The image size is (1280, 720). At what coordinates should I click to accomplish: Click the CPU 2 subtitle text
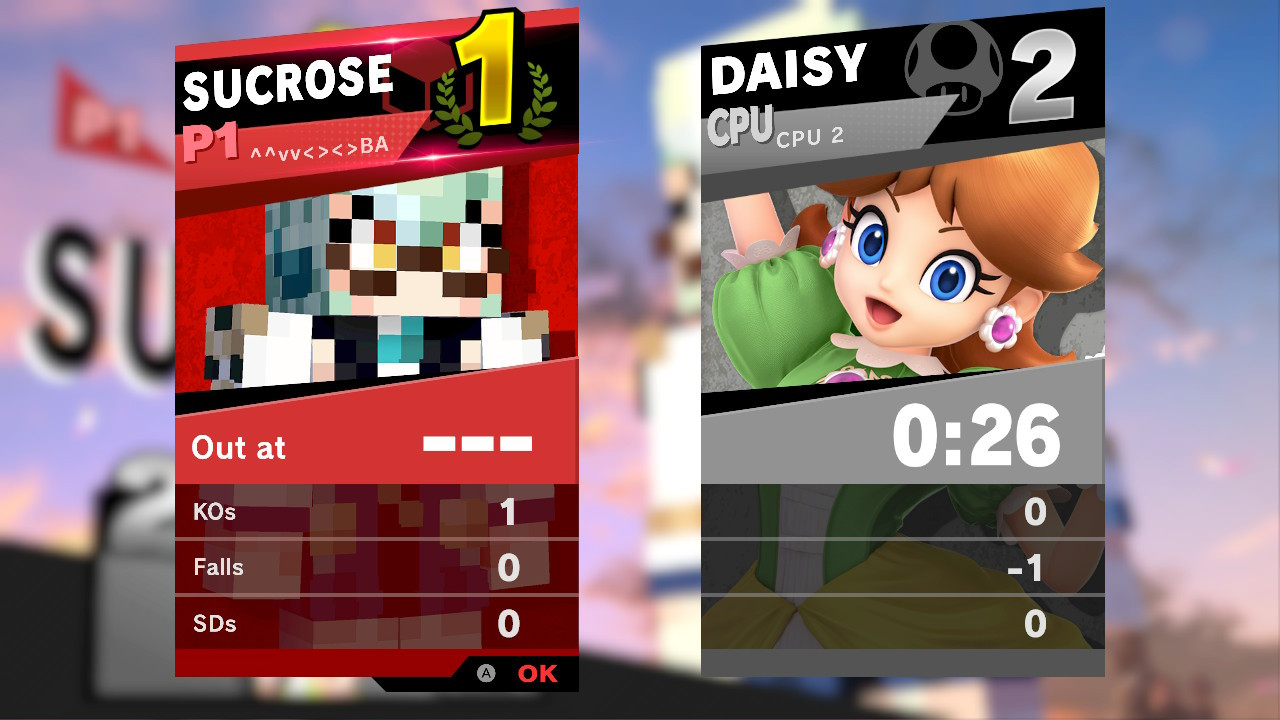pos(813,138)
